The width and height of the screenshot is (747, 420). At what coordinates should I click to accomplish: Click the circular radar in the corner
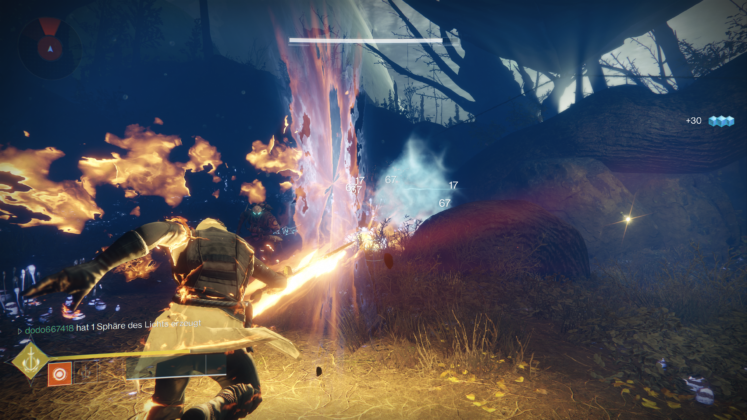(47, 47)
